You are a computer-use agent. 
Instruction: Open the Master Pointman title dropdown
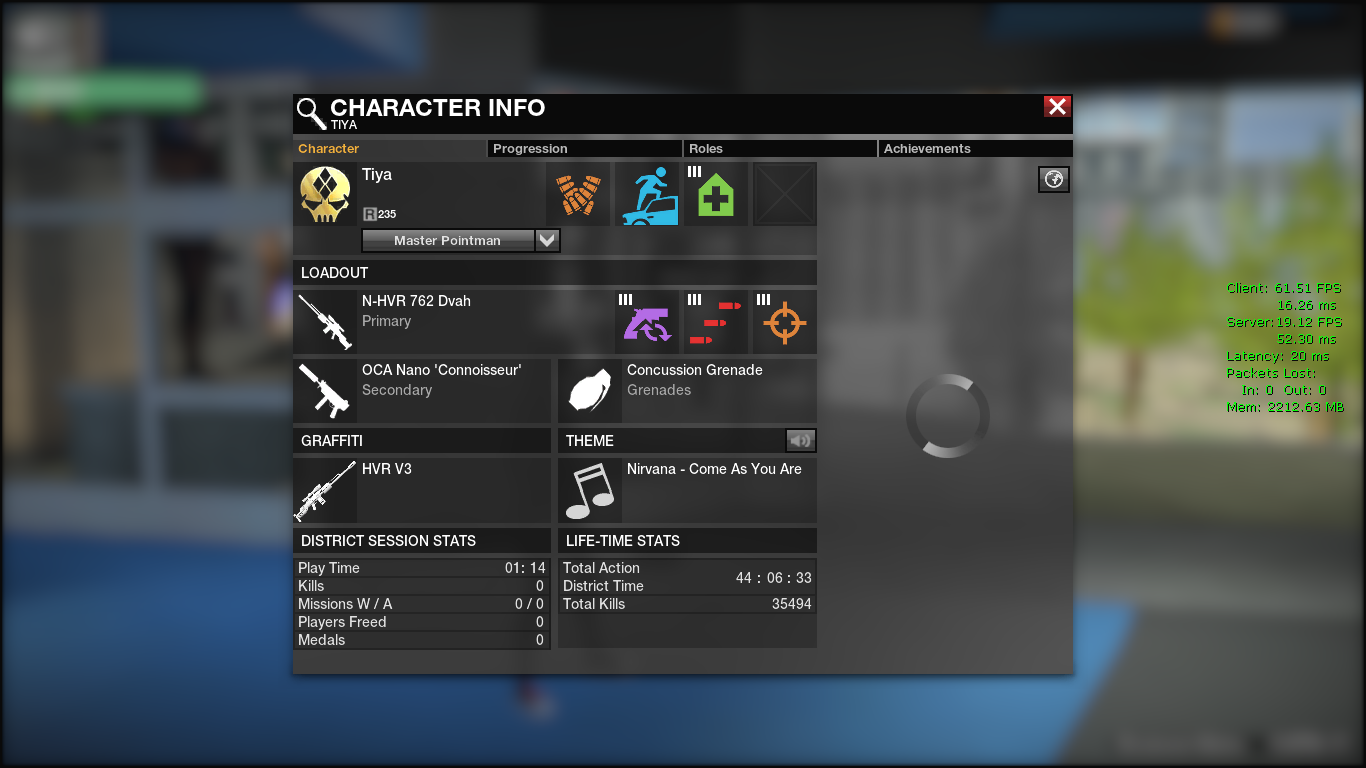click(547, 240)
